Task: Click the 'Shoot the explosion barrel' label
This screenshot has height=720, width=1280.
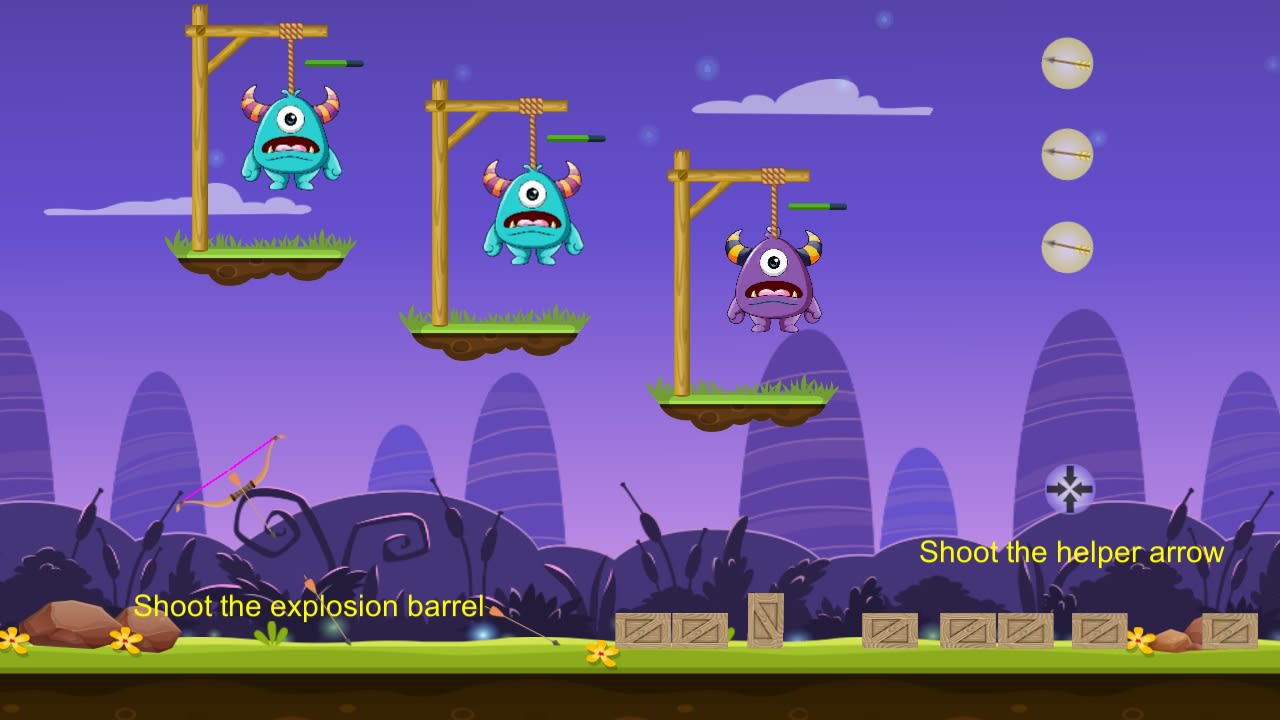Action: coord(310,606)
